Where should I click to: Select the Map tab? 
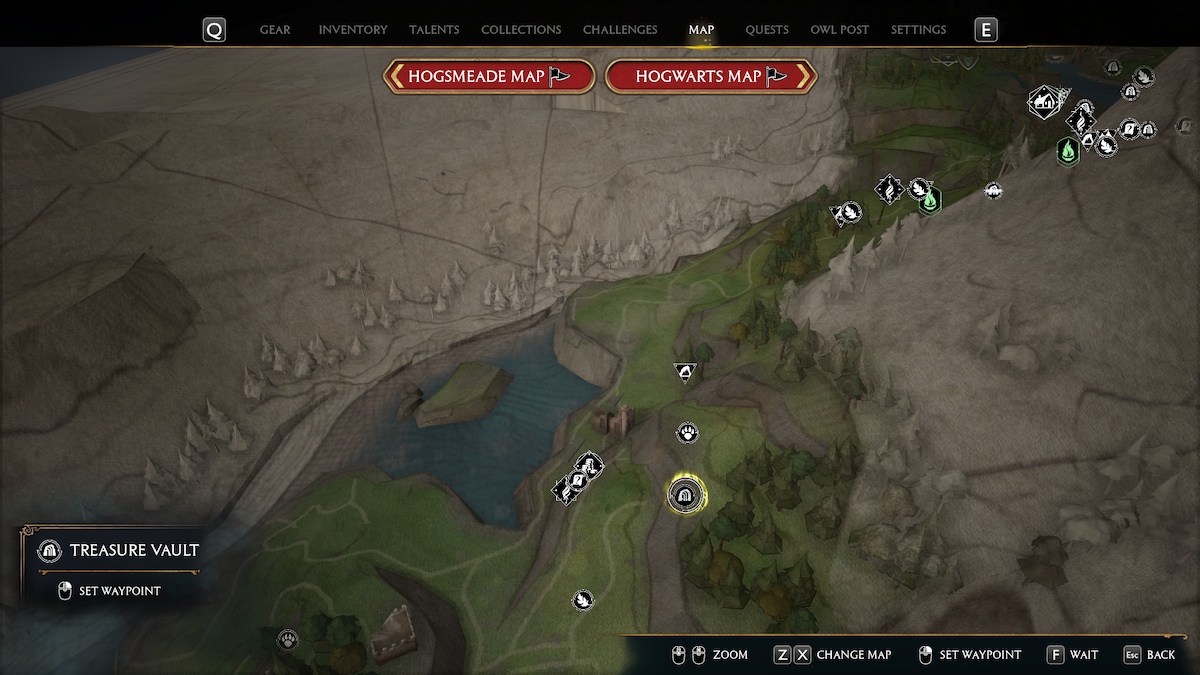701,30
